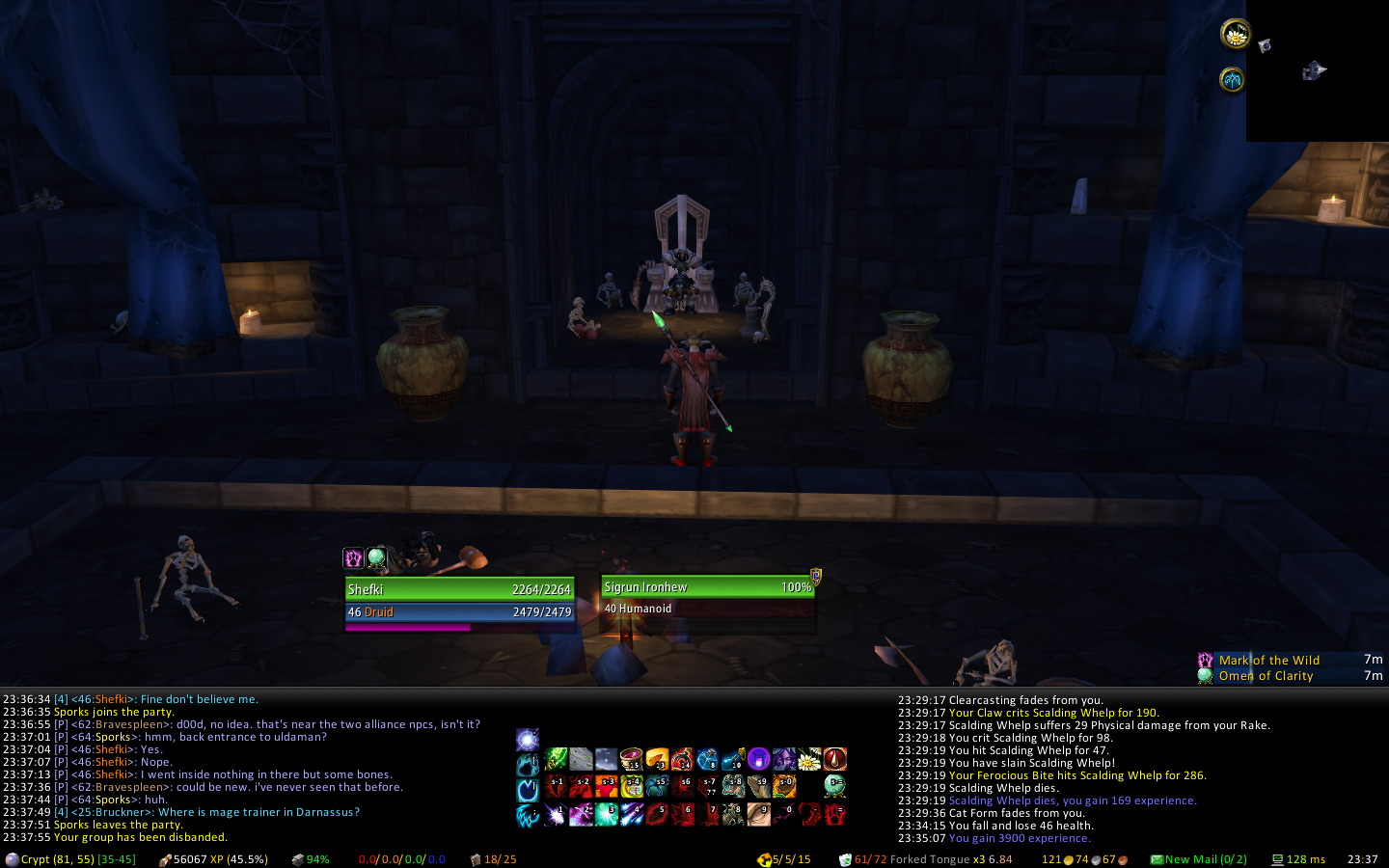Image resolution: width=1389 pixels, height=868 pixels.
Task: Use the blue mana potion flask
Action: coord(732,760)
